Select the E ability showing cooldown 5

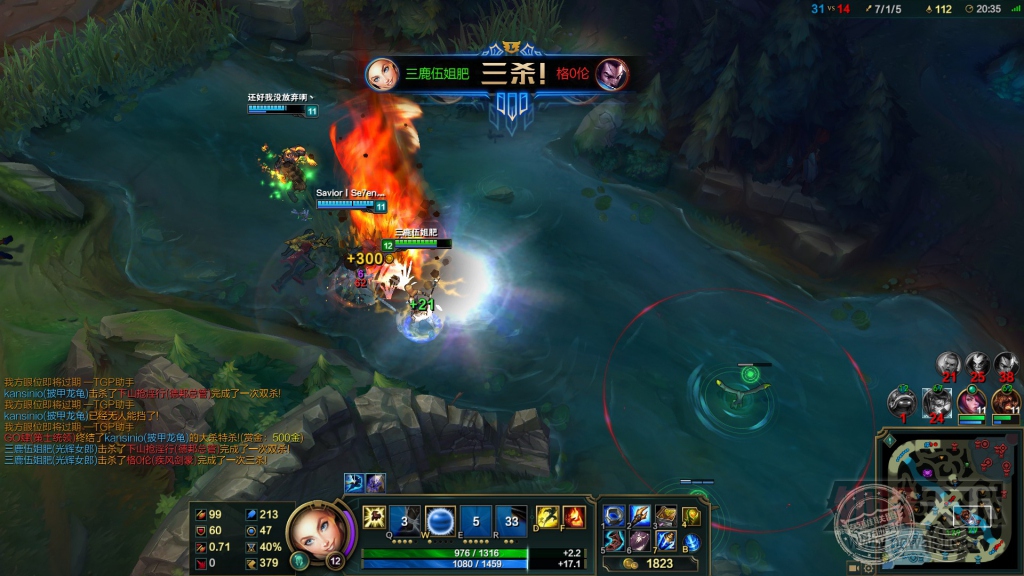(476, 520)
